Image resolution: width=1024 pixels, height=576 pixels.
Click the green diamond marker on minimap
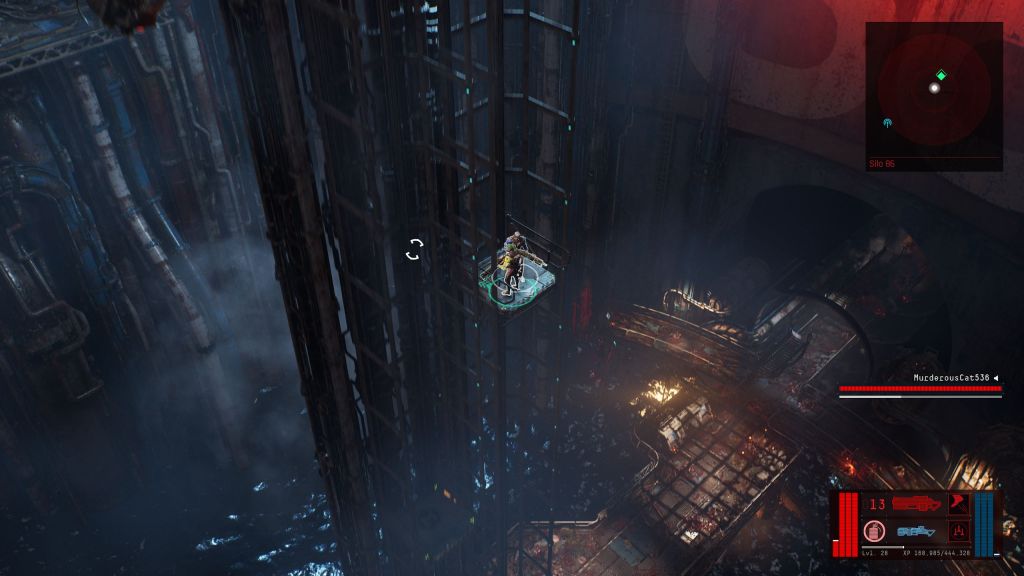pos(941,75)
